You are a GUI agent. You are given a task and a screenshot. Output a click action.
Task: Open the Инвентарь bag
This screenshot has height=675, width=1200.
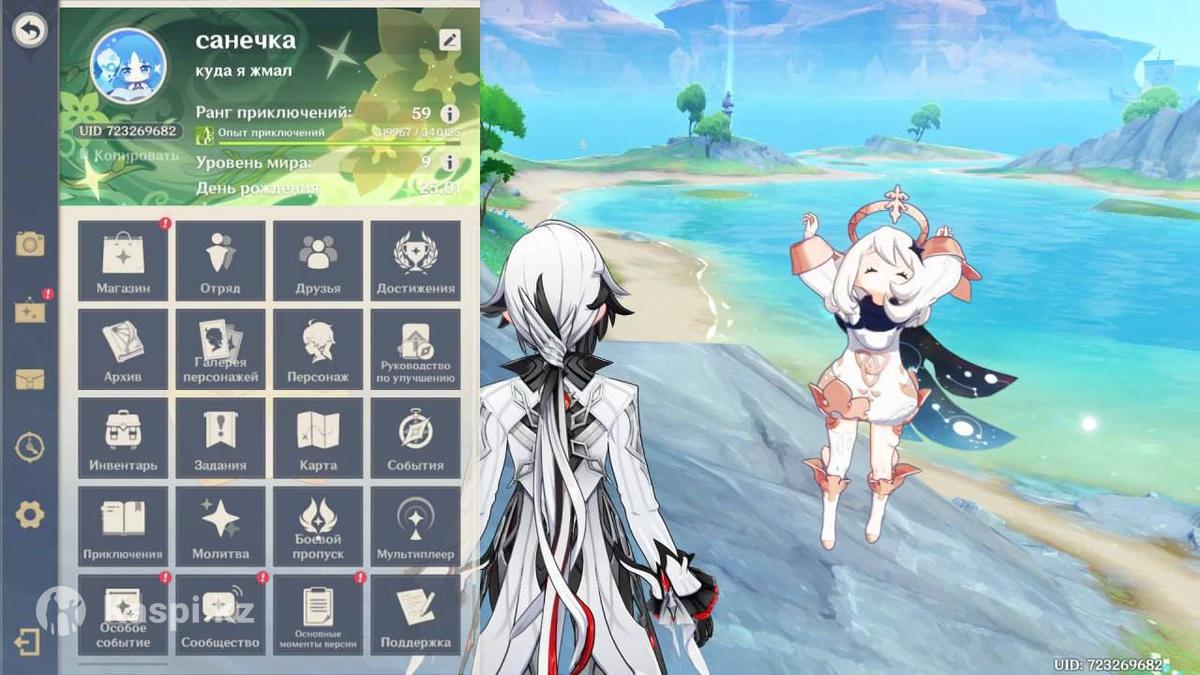[123, 437]
